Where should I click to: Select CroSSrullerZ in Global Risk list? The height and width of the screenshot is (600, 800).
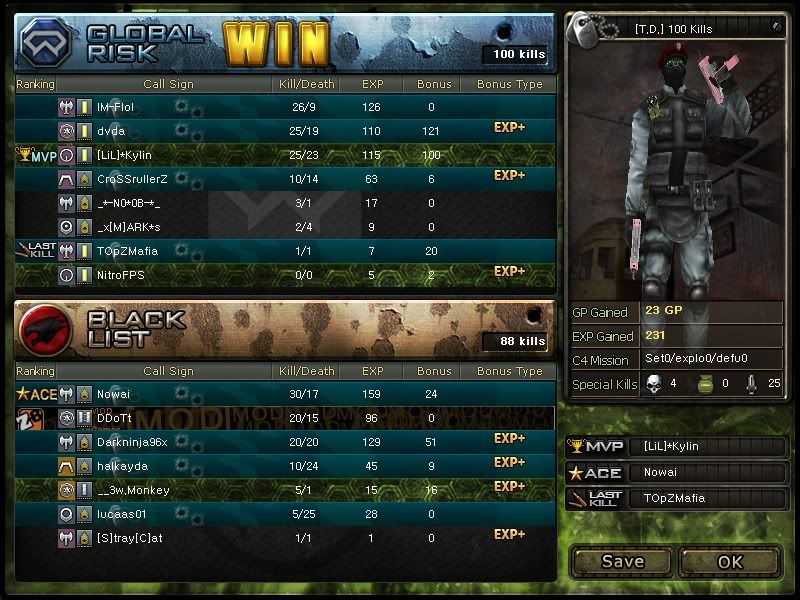pyautogui.click(x=132, y=179)
